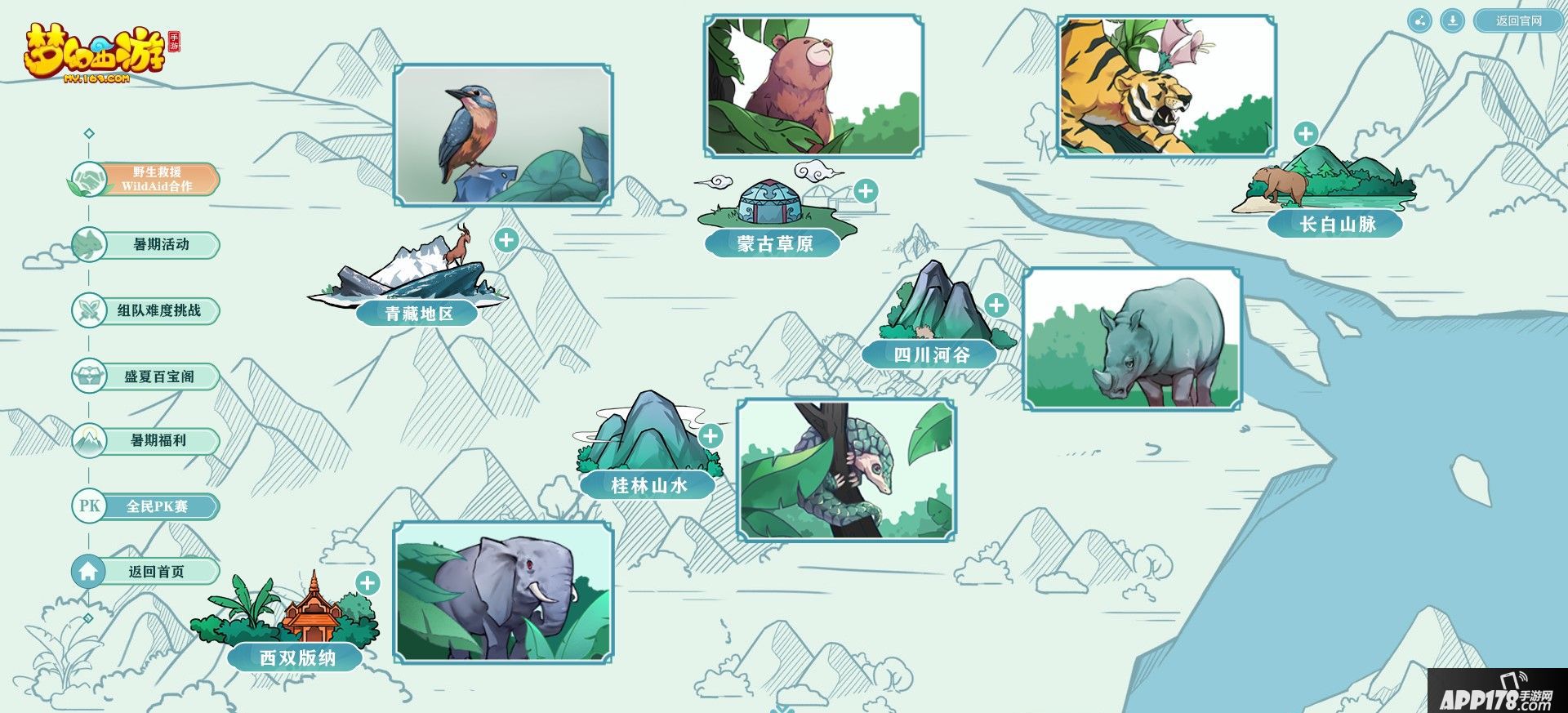Click the chameleon icon beside 暑期活动
Screen dimensions: 1568x713
pos(90,244)
